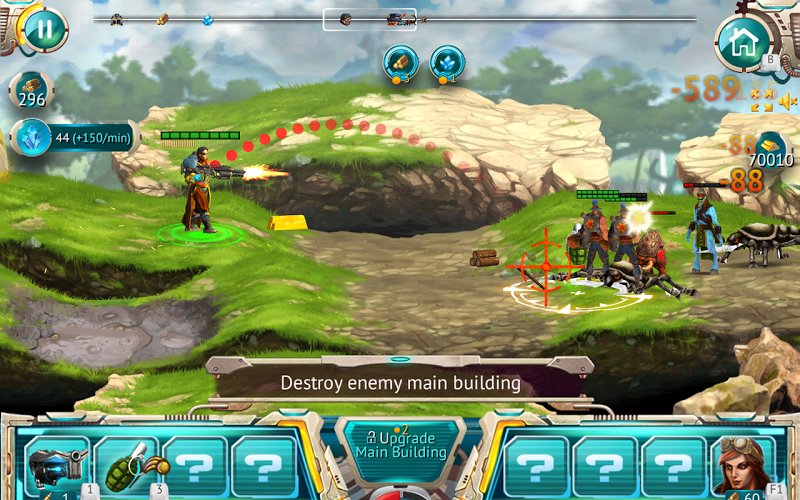The width and height of the screenshot is (800, 500).
Task: Click the crystal marker on the progress track
Action: [x=207, y=19]
